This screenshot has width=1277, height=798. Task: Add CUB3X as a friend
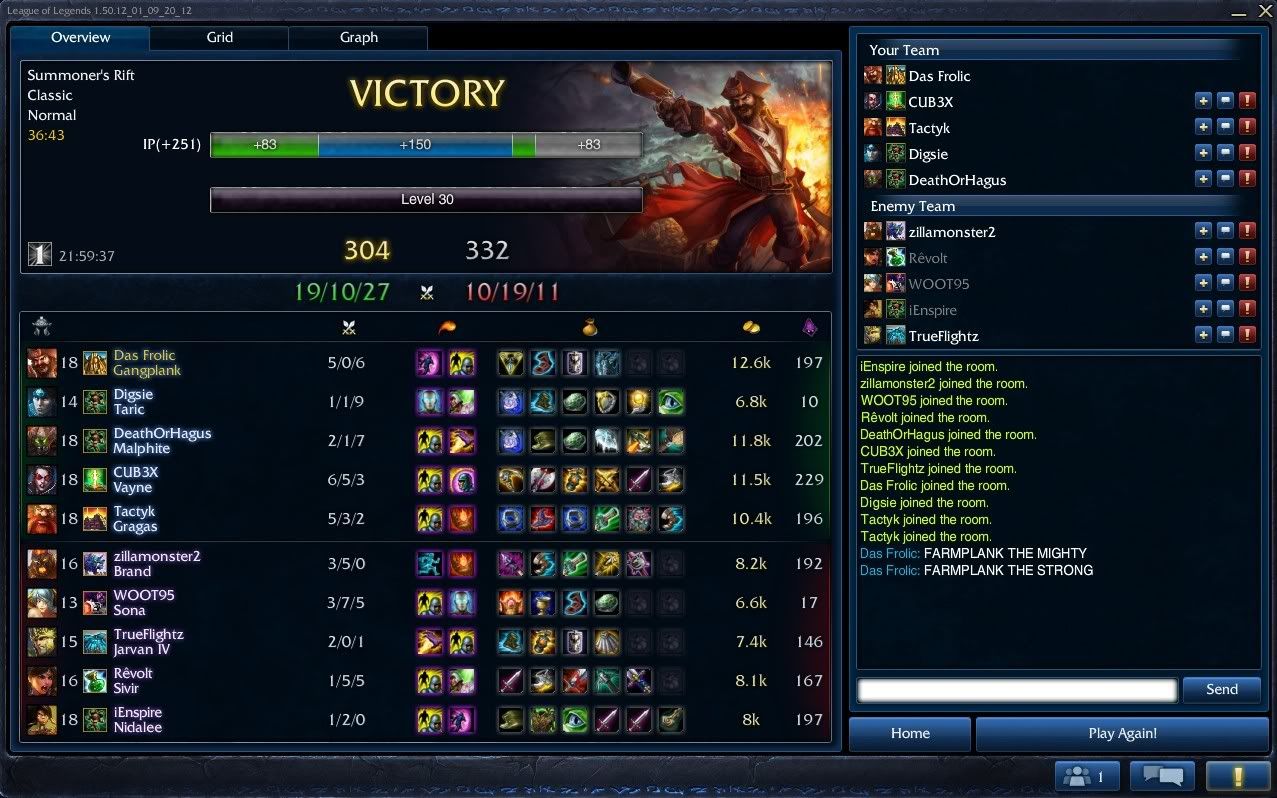click(1203, 101)
